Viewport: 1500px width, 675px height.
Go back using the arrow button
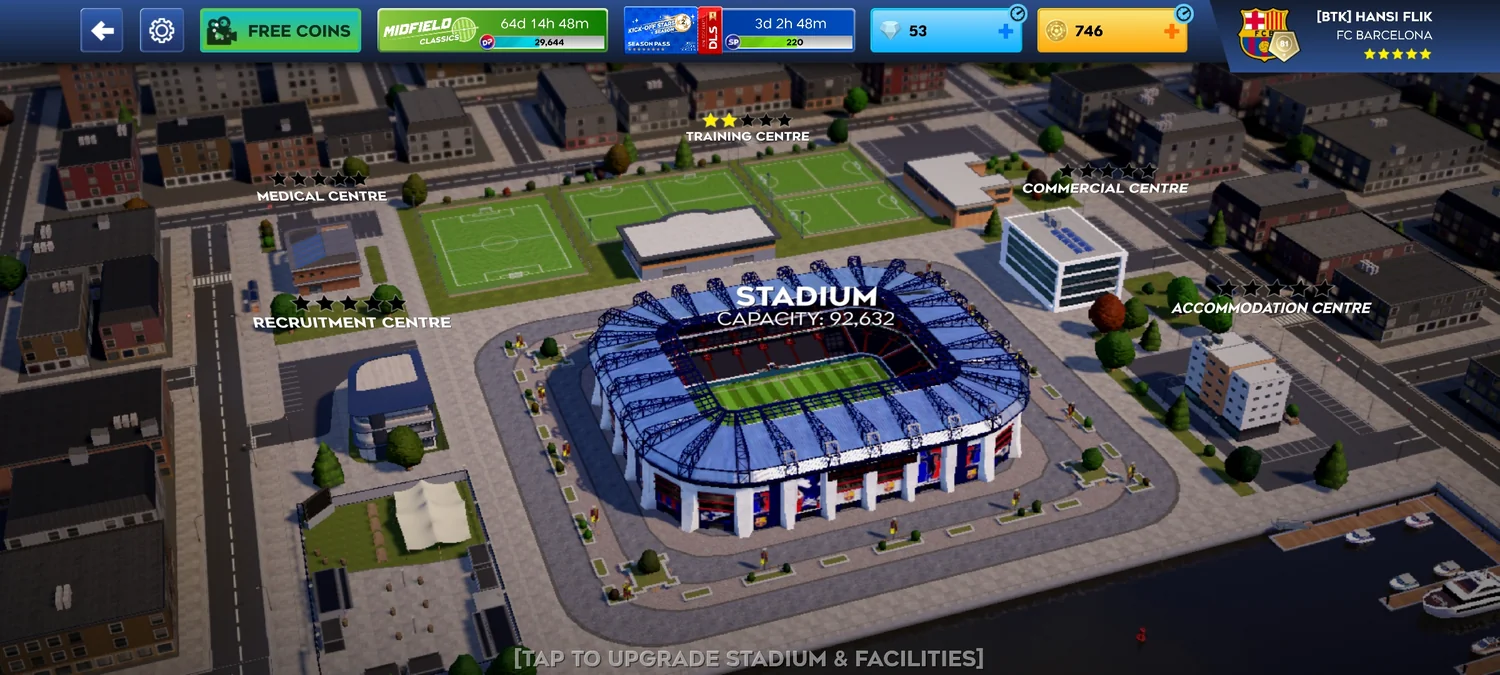102,31
